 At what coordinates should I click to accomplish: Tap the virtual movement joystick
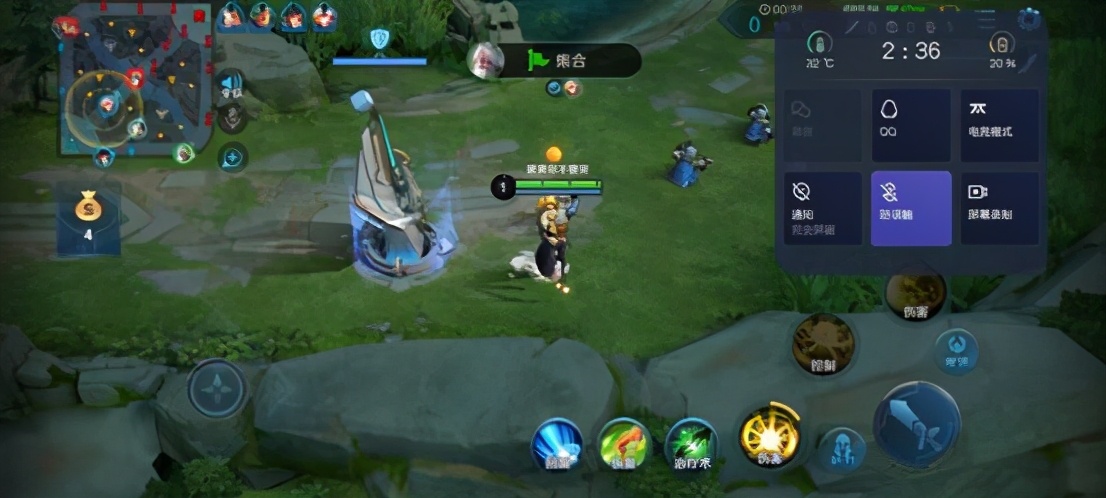[216, 389]
